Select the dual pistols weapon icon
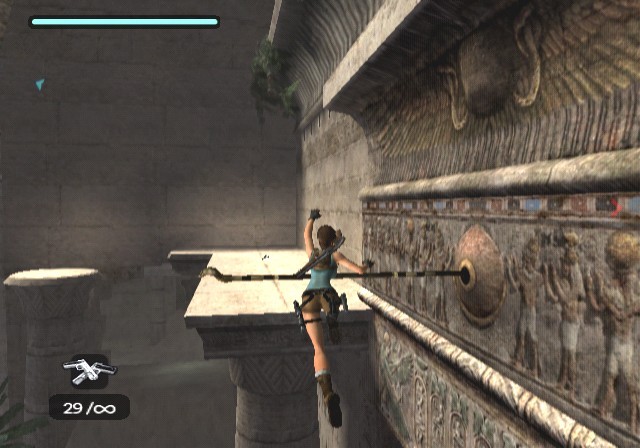Image resolution: width=640 pixels, height=448 pixels. 88,370
